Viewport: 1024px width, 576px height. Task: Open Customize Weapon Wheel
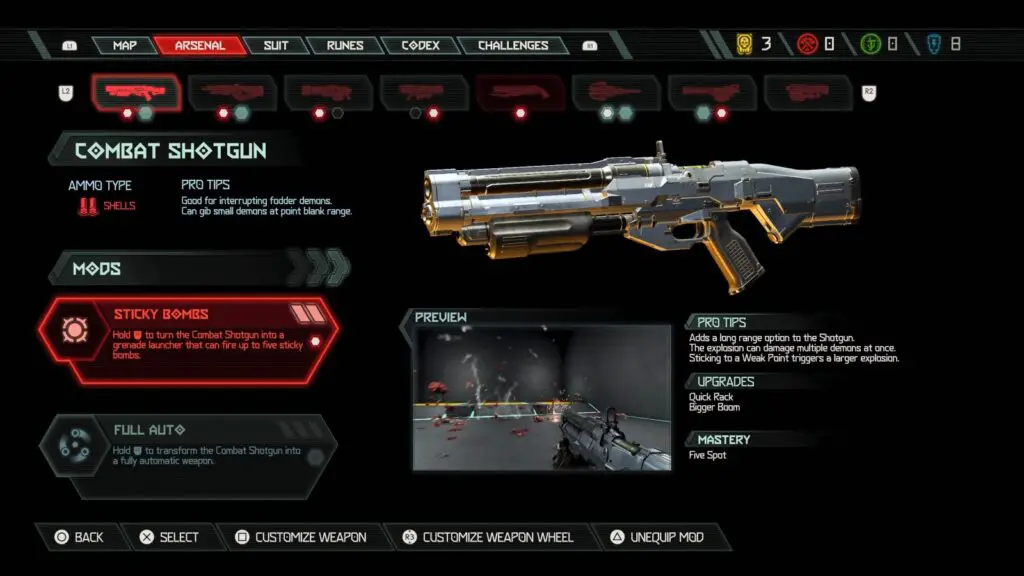point(488,537)
